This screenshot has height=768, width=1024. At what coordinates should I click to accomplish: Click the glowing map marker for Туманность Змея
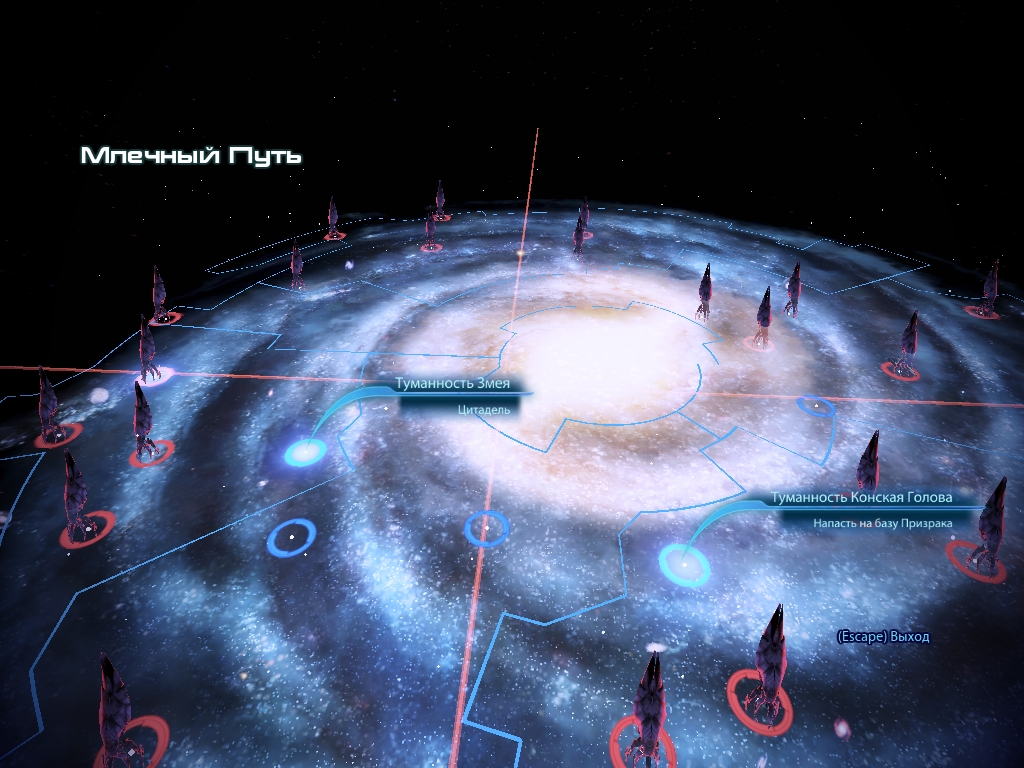tap(303, 453)
